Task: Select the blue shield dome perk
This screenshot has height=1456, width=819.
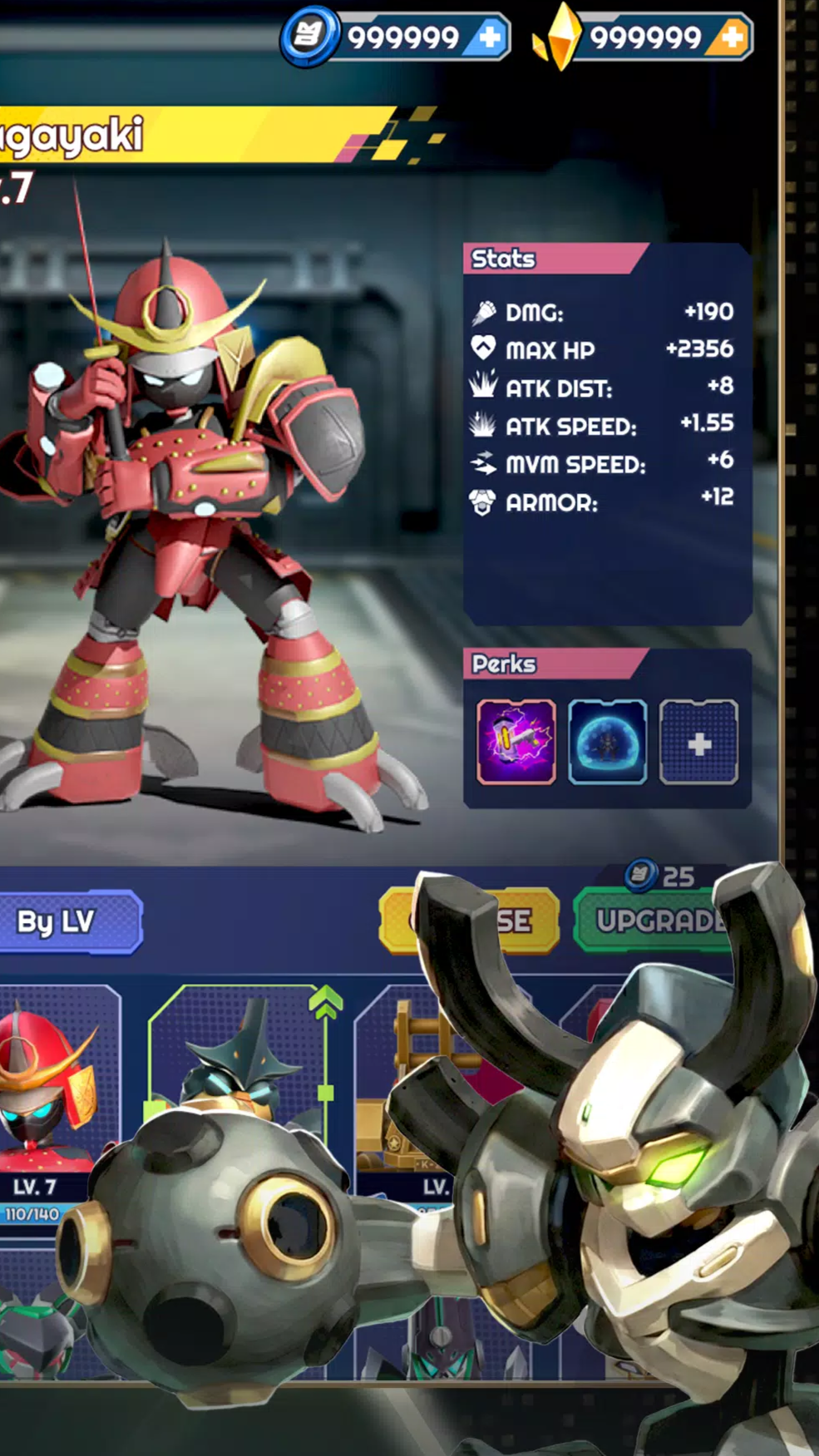Action: pyautogui.click(x=608, y=742)
